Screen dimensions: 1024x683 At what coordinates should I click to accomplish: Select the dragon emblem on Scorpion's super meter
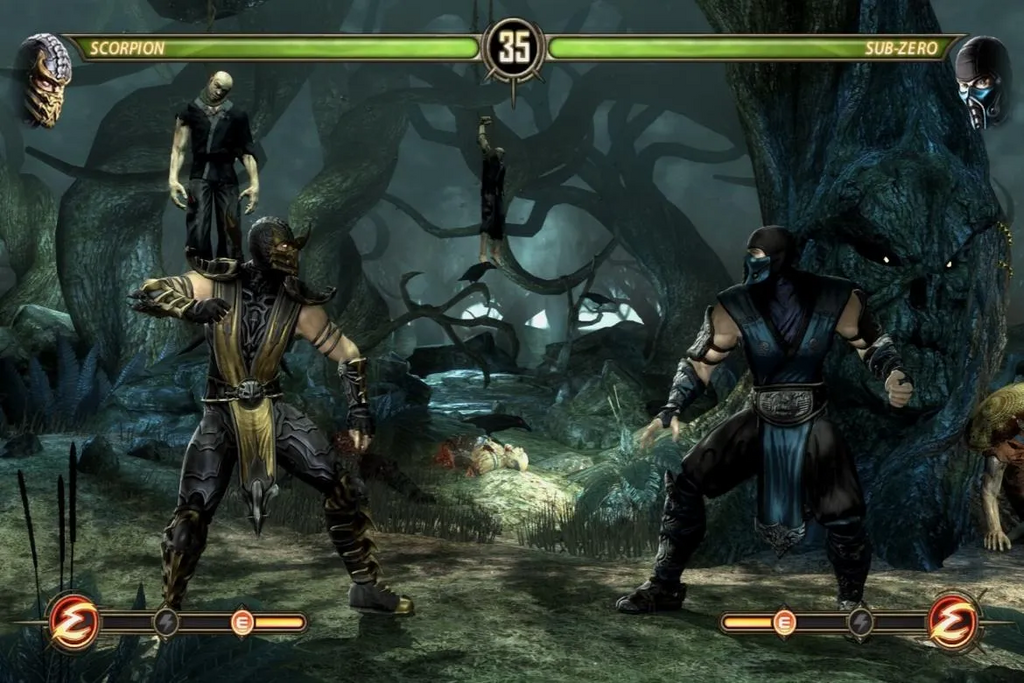[x=74, y=622]
